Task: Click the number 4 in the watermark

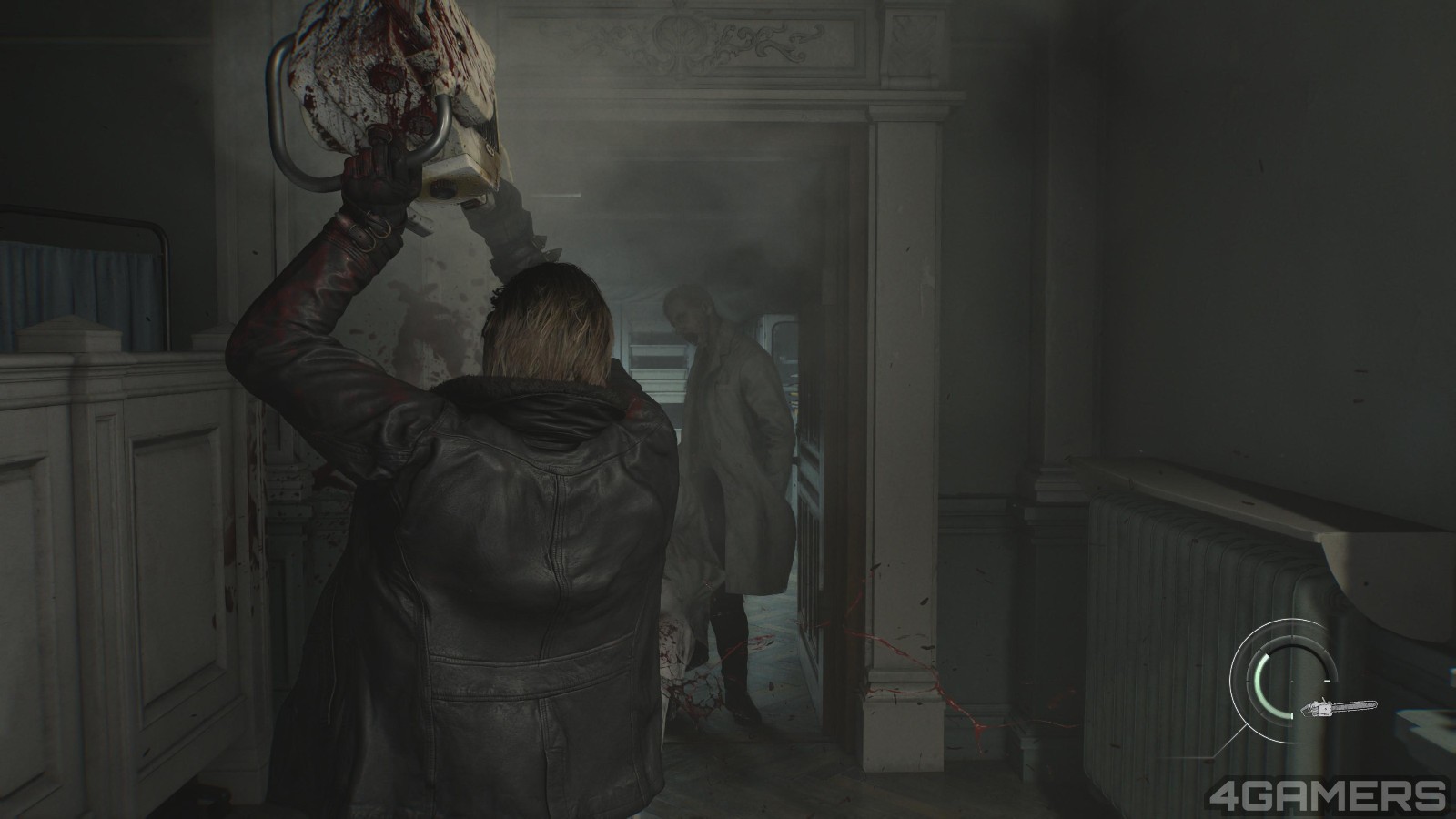Action: click(x=1228, y=794)
